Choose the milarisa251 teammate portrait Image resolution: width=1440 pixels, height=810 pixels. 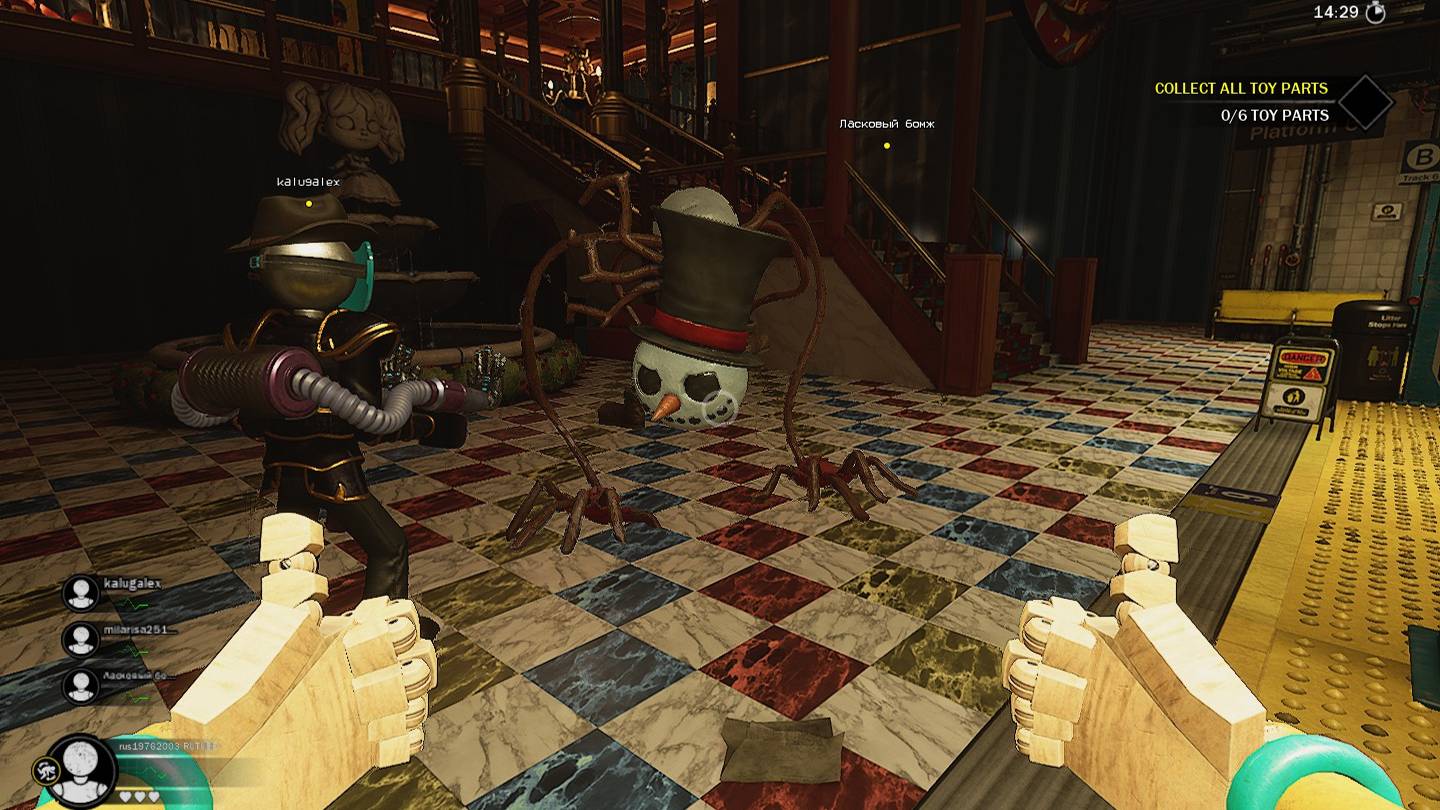81,639
